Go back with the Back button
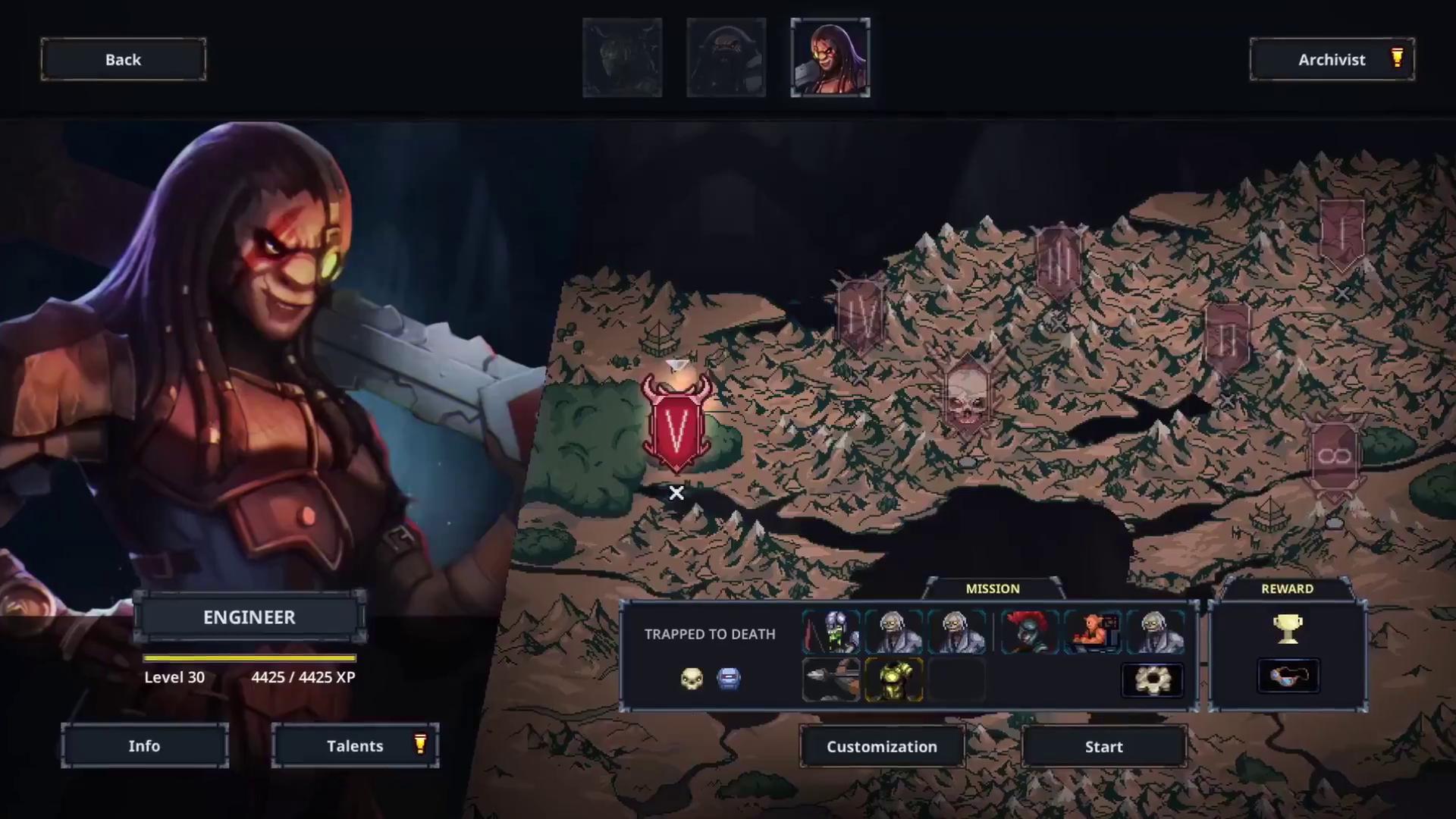 click(x=123, y=59)
